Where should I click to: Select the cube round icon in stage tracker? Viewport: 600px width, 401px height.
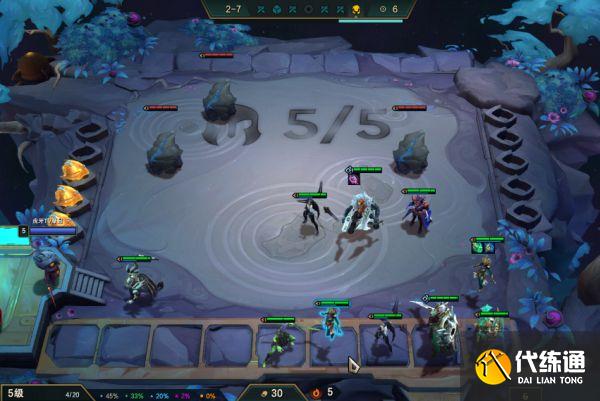[276, 9]
